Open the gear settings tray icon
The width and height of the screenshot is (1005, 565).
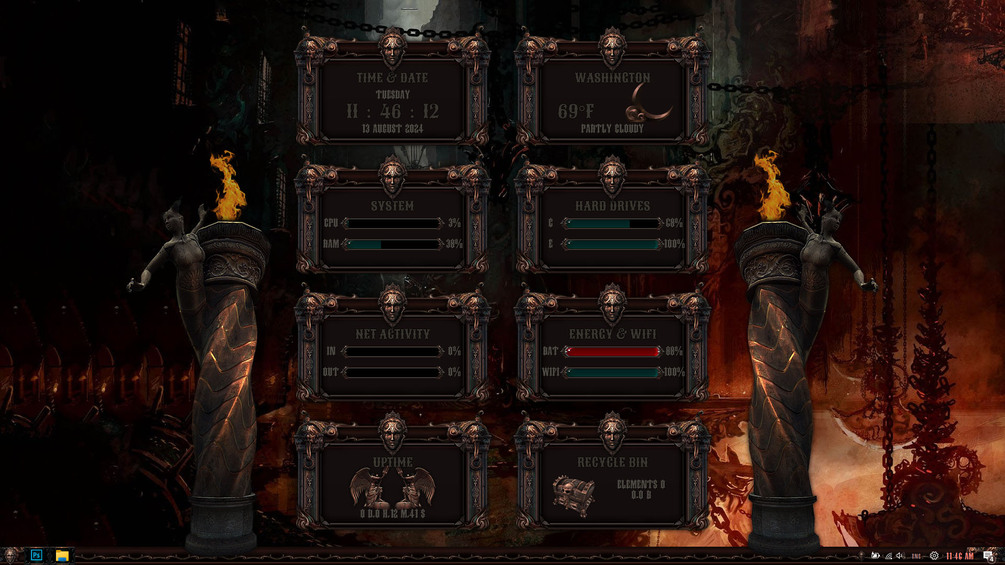click(934, 556)
